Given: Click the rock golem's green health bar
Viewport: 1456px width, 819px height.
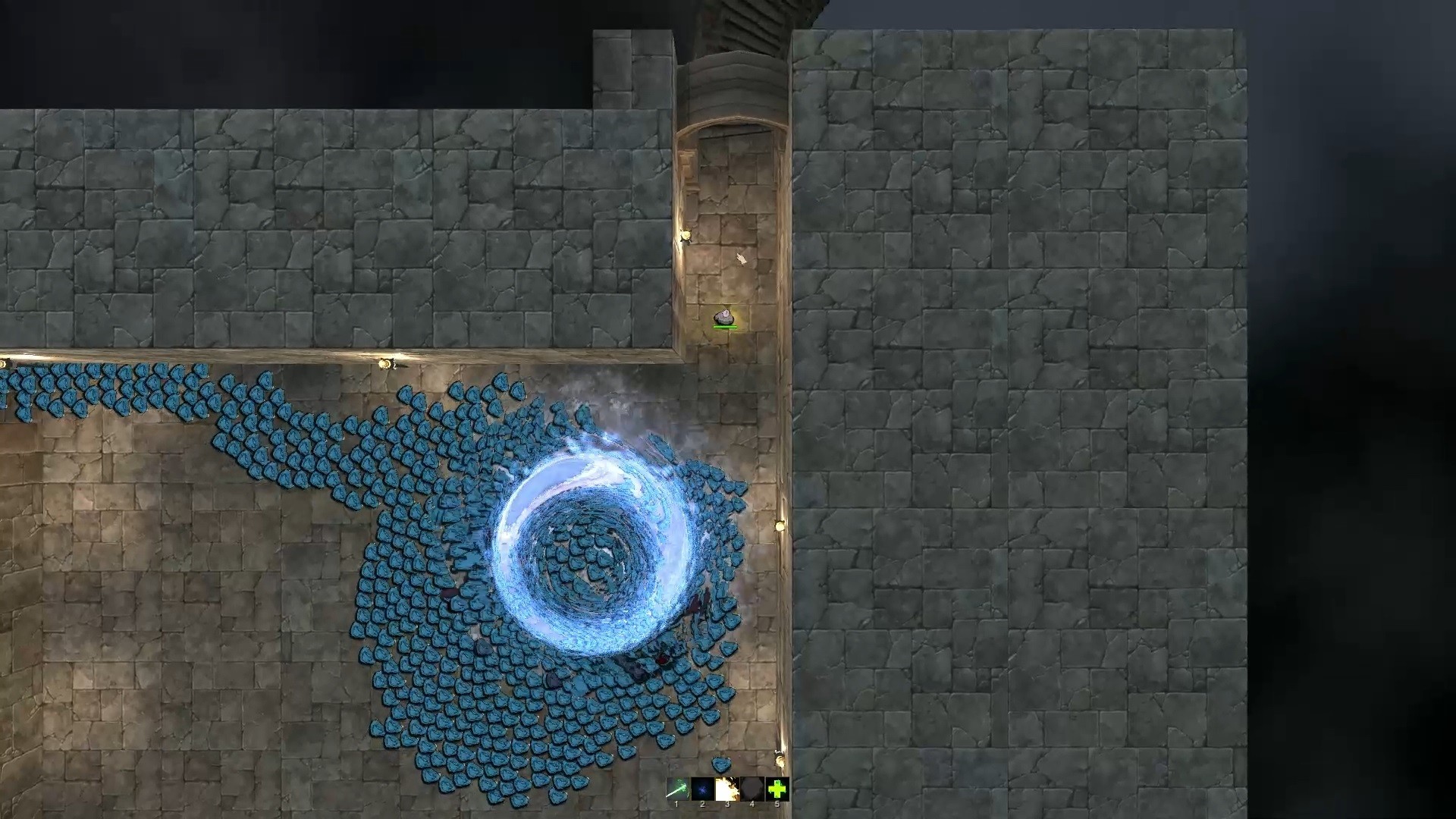Looking at the screenshot, I should pyautogui.click(x=724, y=327).
